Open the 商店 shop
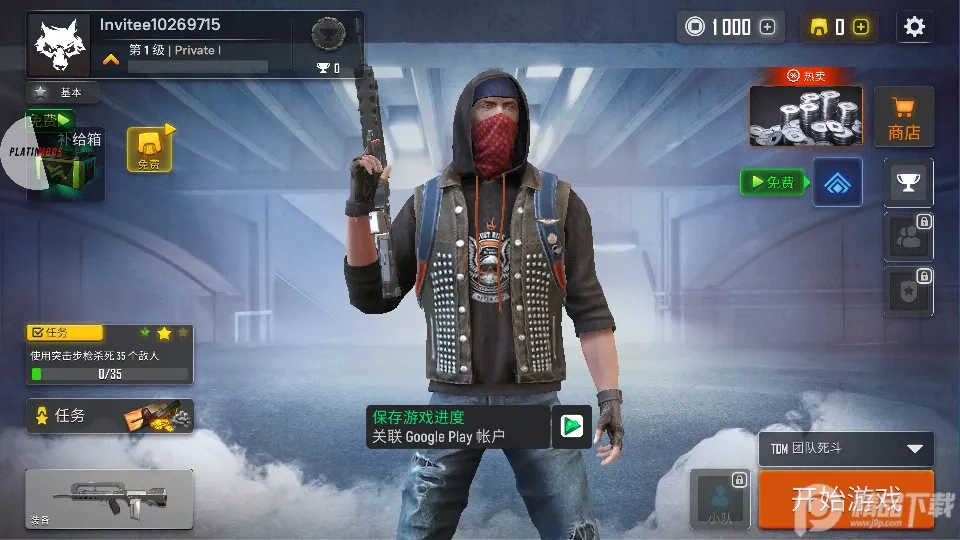This screenshot has height=540, width=960. pos(904,118)
